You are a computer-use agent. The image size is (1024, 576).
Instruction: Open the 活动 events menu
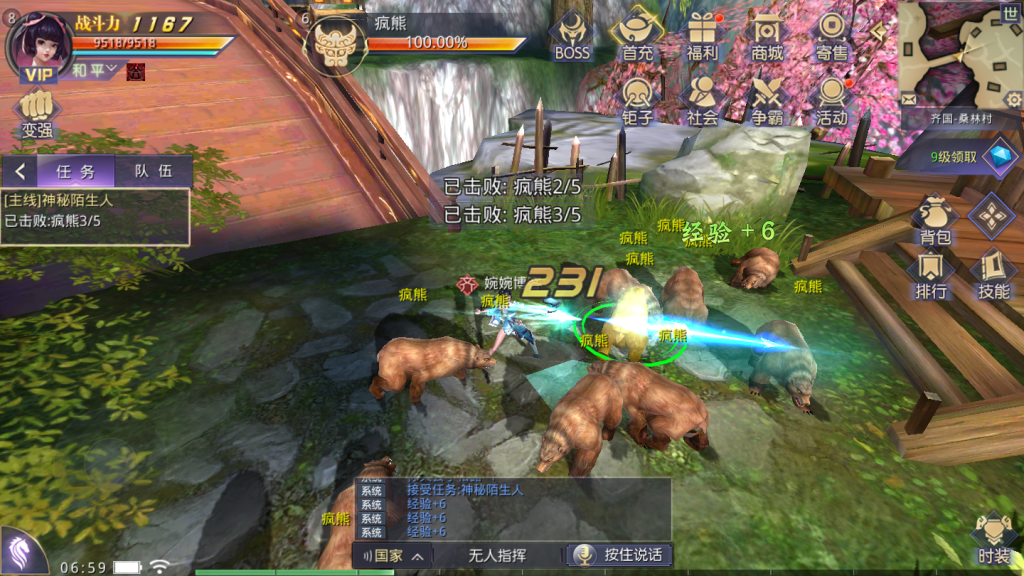tap(832, 99)
